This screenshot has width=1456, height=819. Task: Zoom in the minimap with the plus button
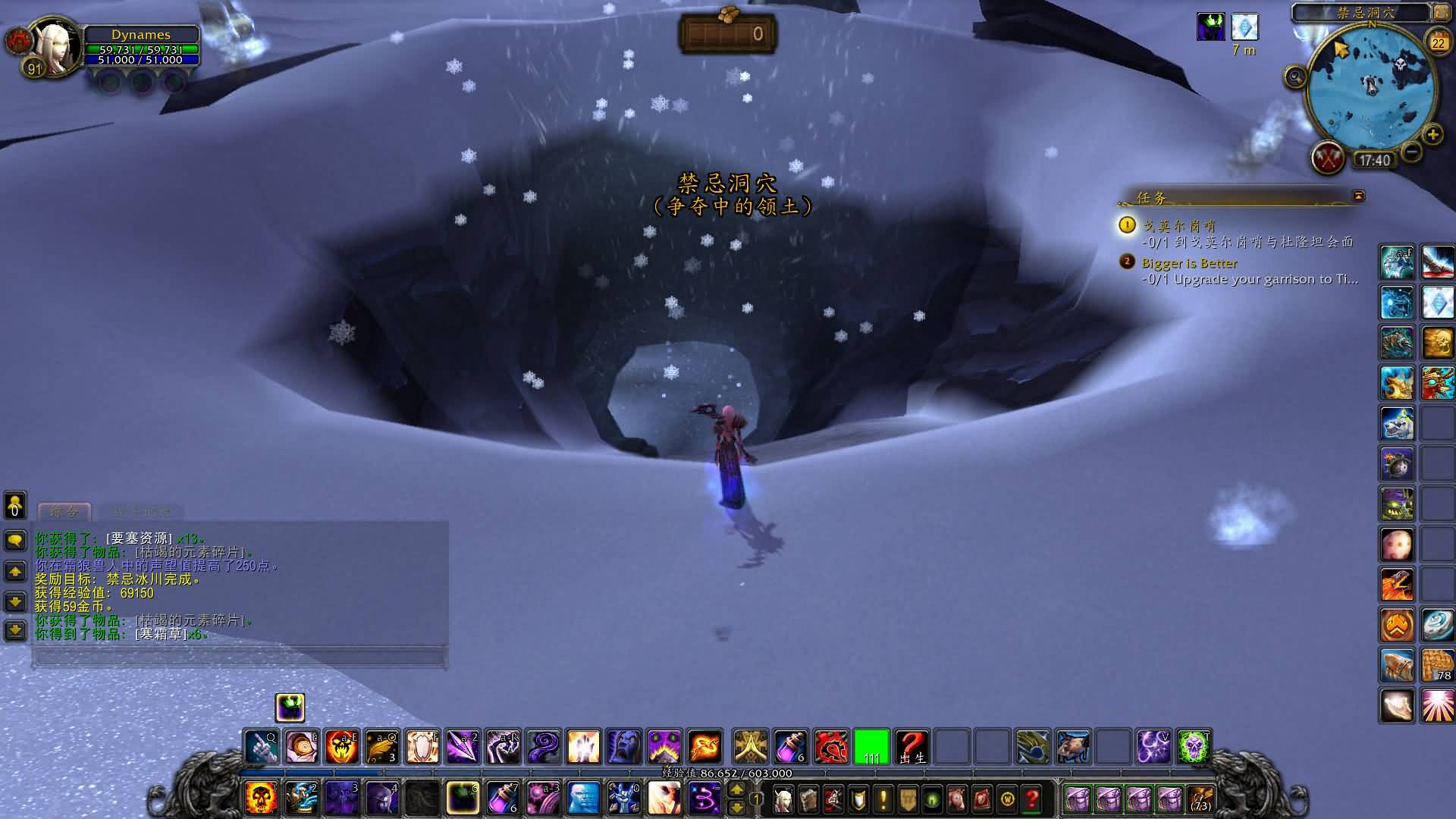(1432, 136)
